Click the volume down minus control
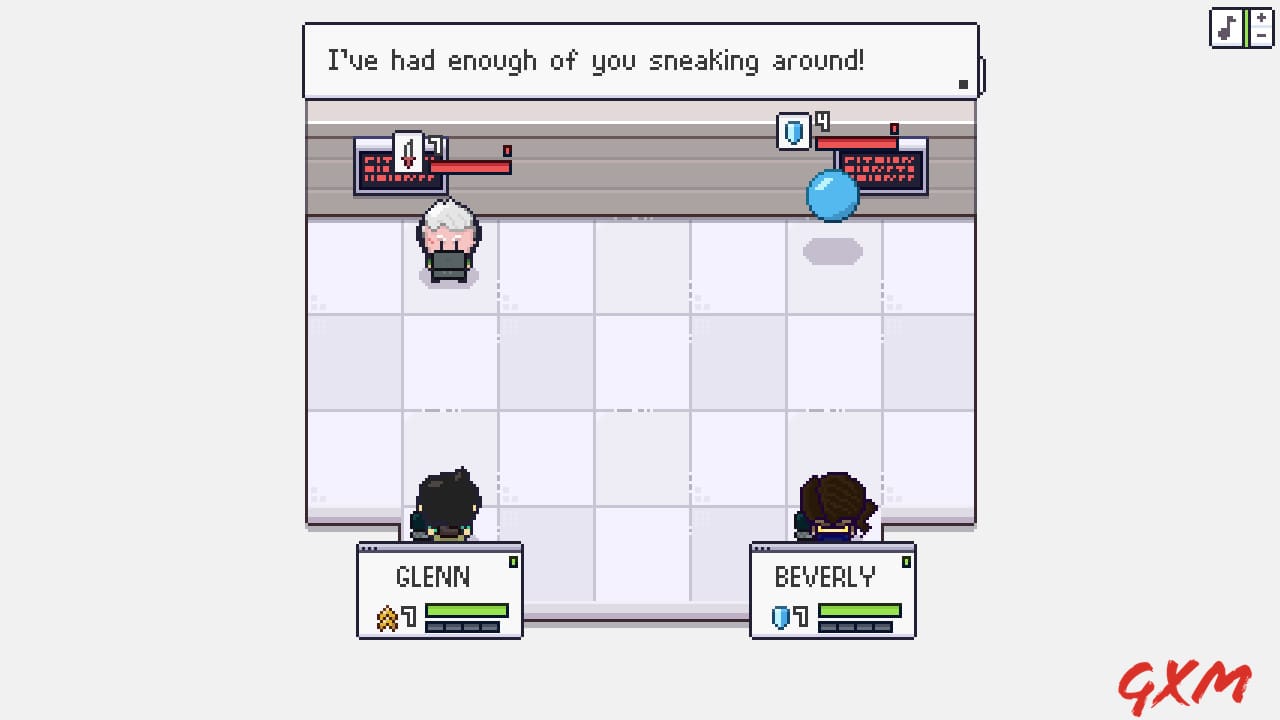The height and width of the screenshot is (720, 1280). coord(1261,35)
